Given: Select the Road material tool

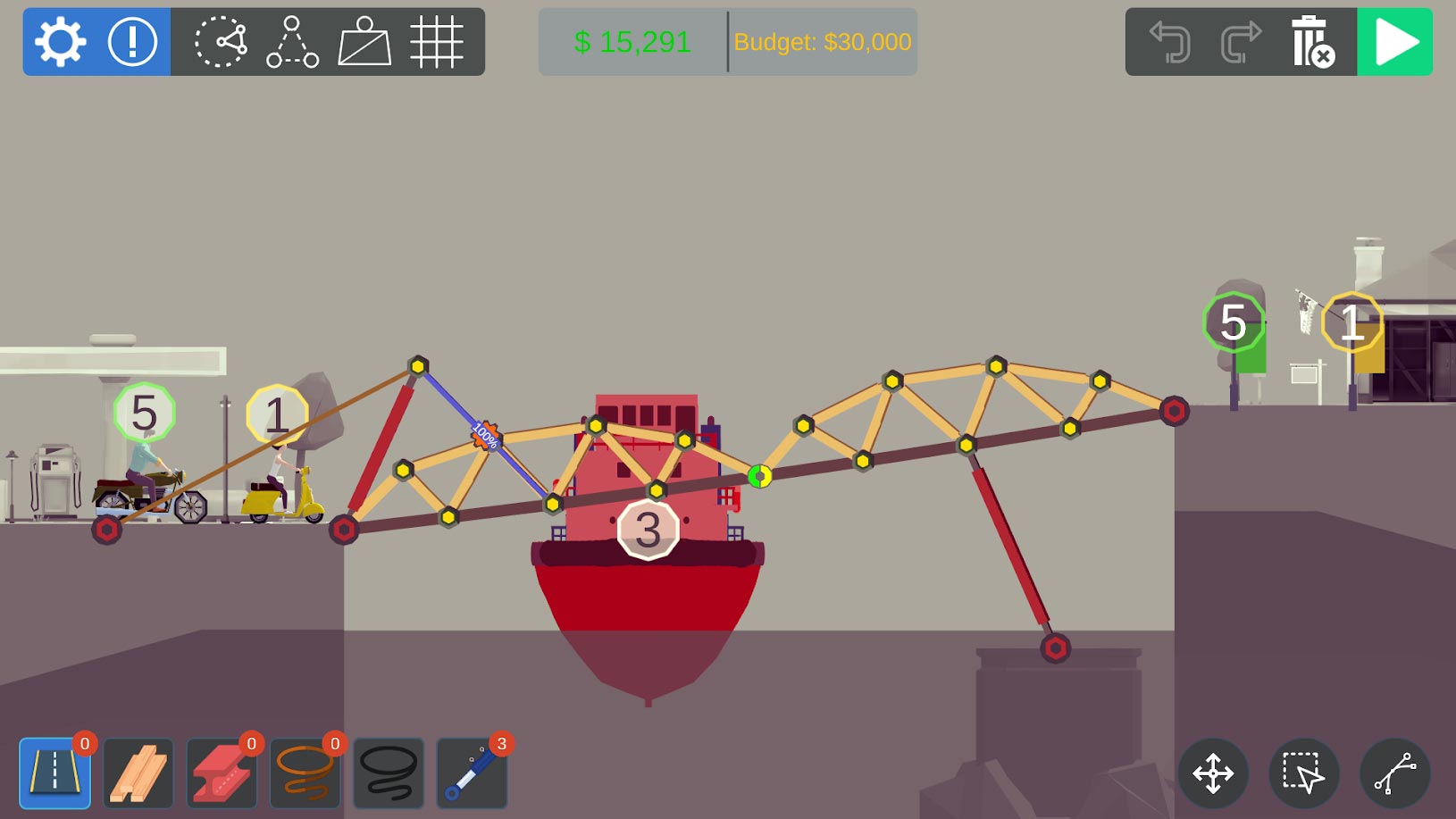Looking at the screenshot, I should coord(55,772).
